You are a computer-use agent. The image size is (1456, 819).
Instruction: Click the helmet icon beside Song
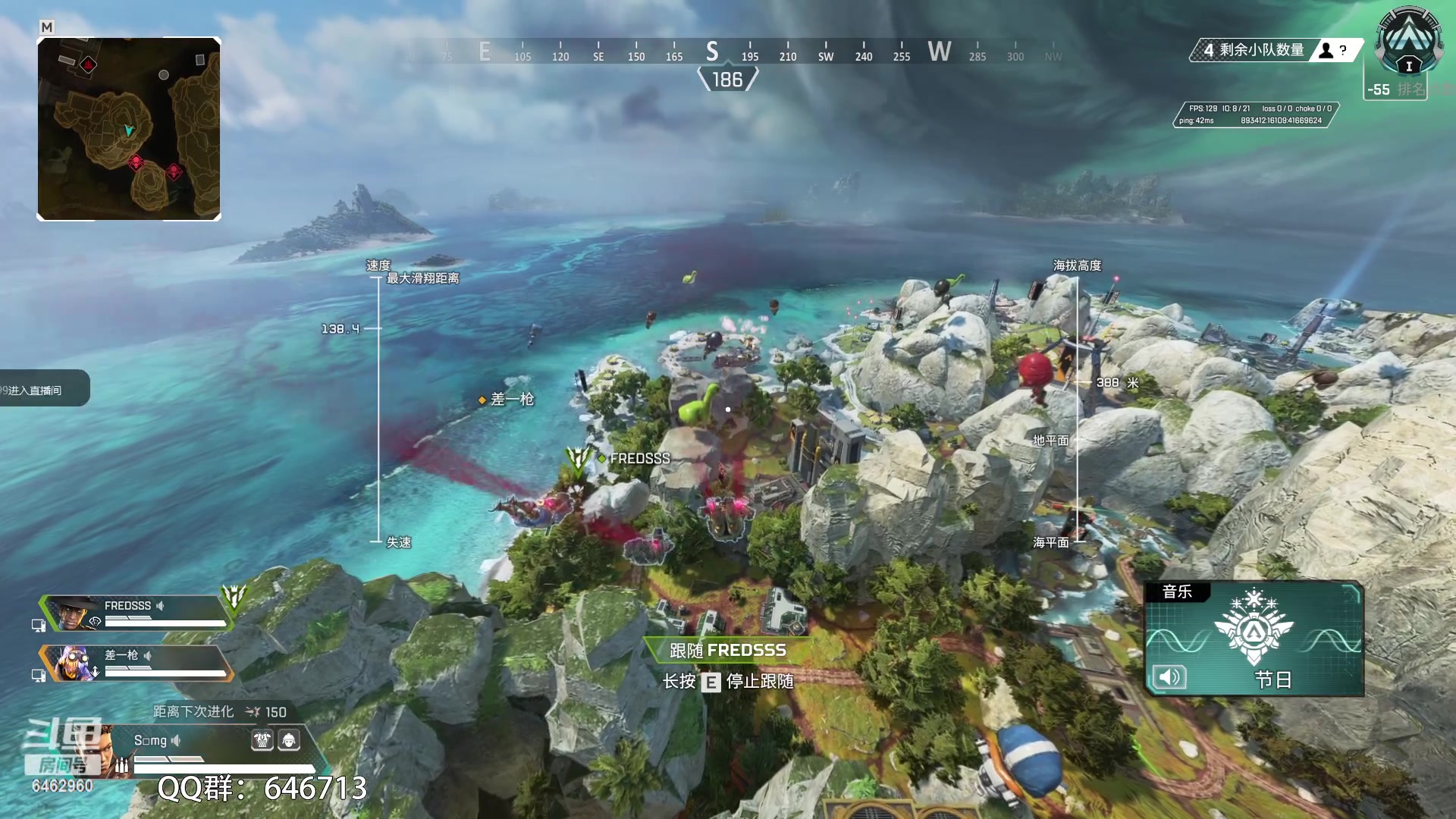[x=289, y=740]
